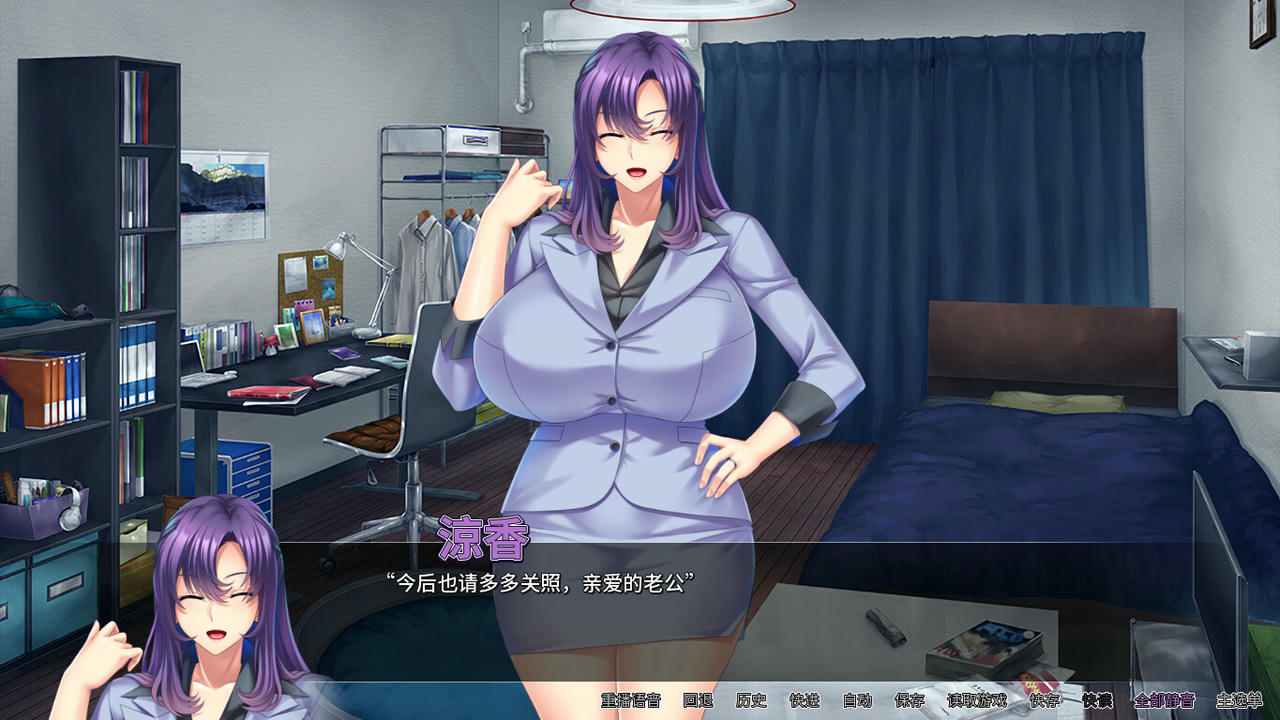Enable 快进 fast-forward mode
Screen dimensions: 1280x720
804,702
